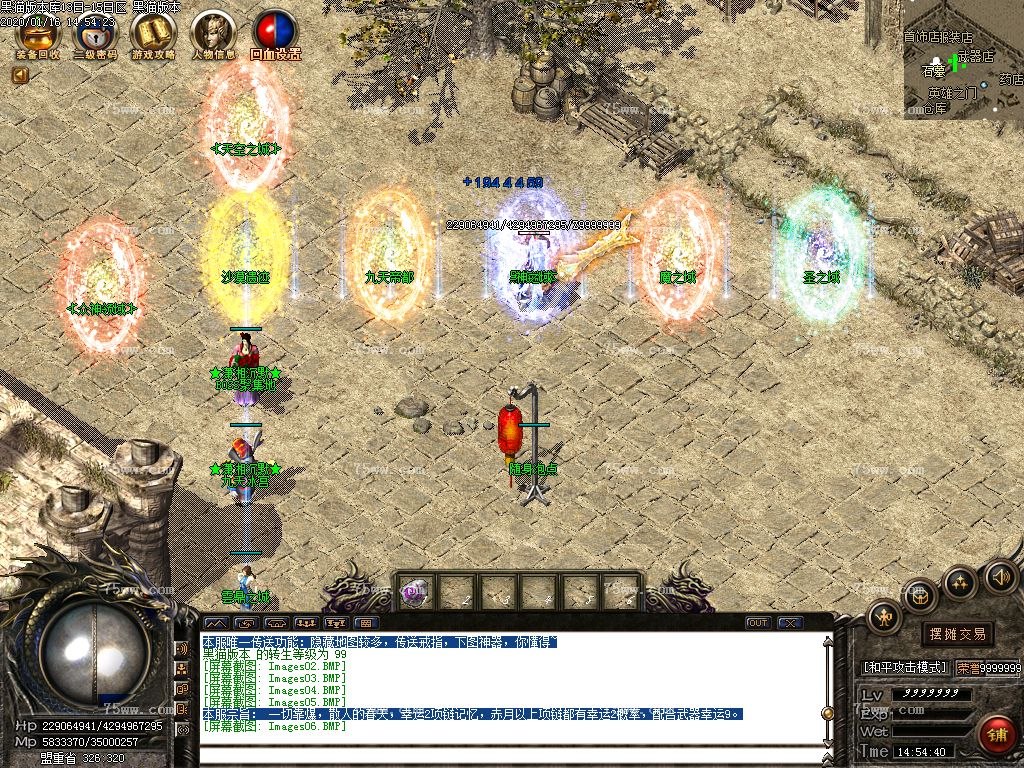
Task: Select the purple gem in the hotbar slot
Action: tap(414, 592)
